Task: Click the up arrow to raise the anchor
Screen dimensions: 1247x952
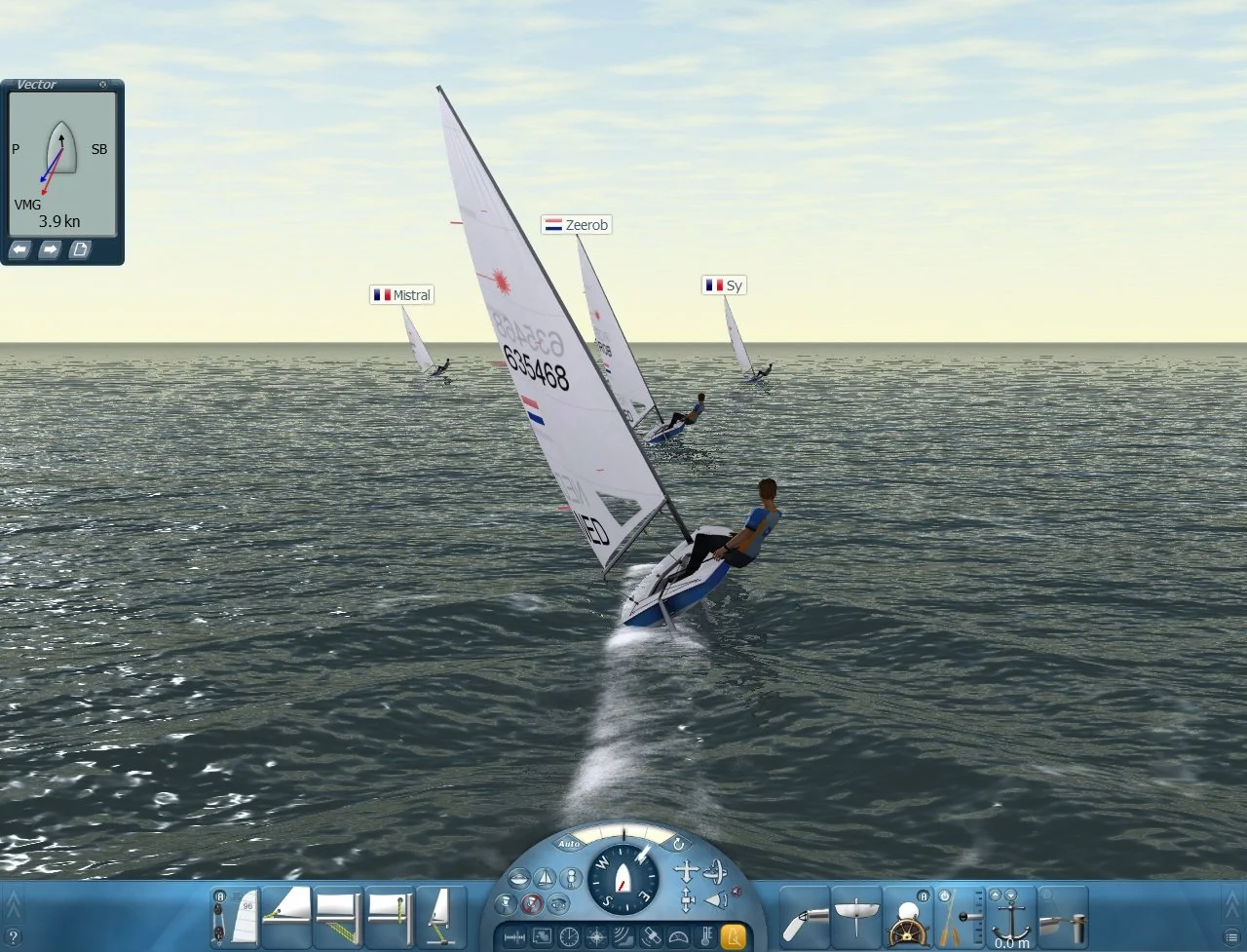Action: tap(996, 895)
